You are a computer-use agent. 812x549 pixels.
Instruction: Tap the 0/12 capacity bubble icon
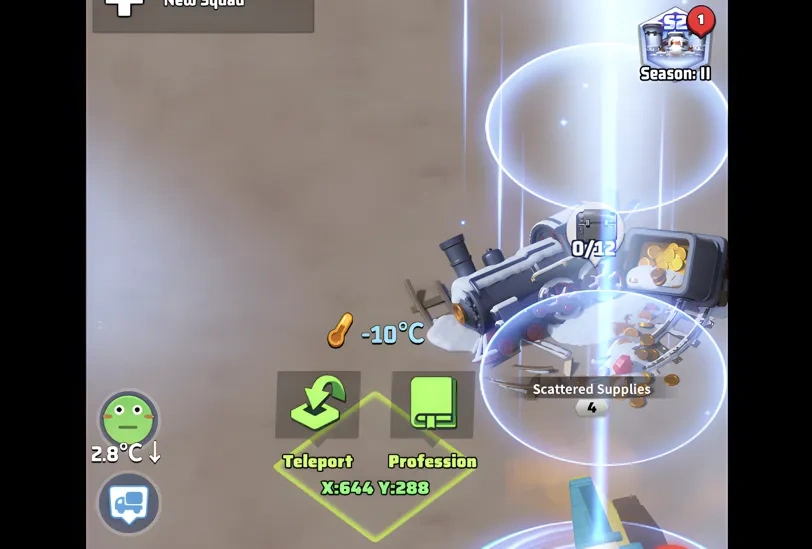(594, 233)
